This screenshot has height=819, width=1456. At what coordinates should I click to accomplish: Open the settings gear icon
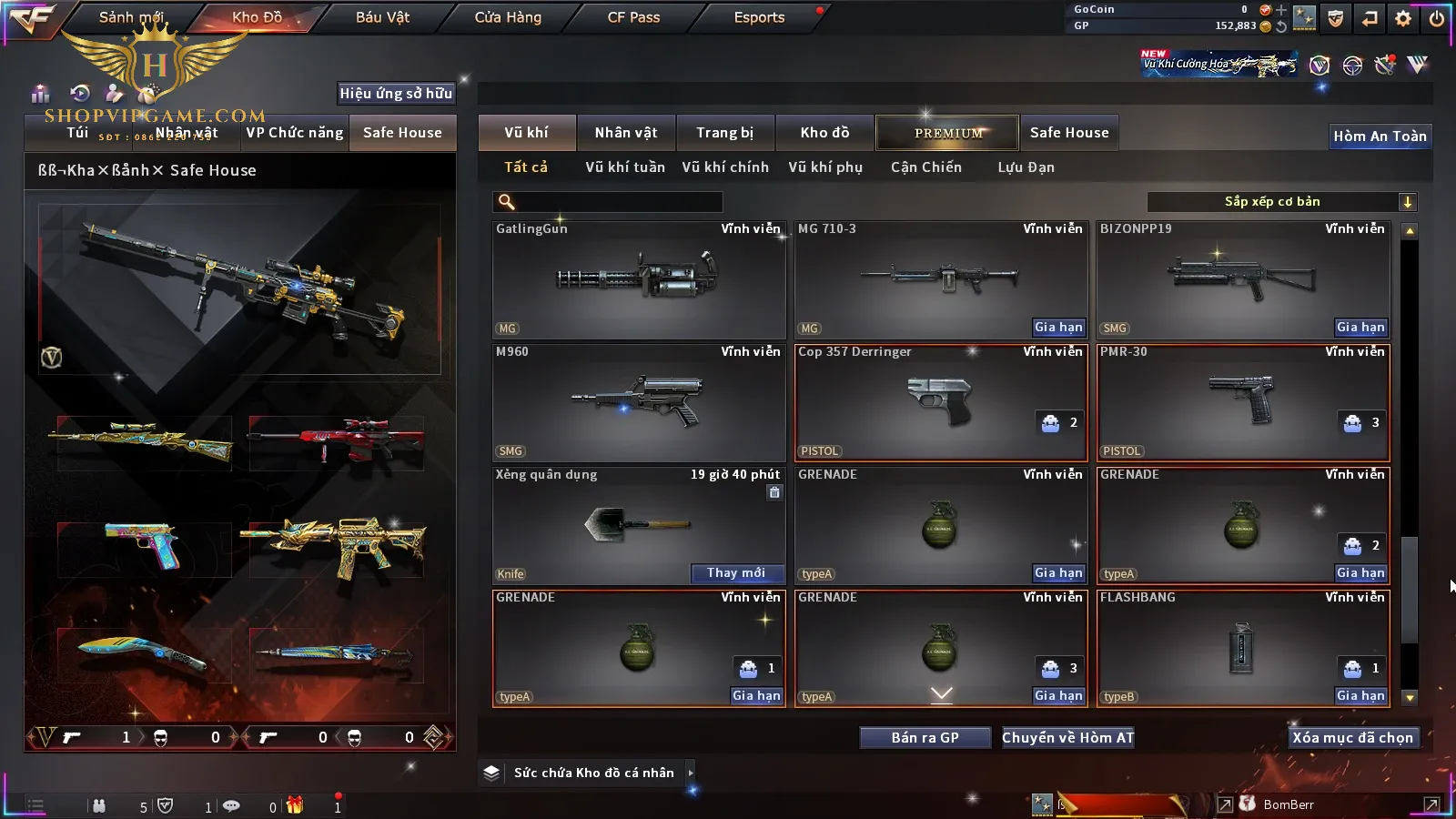click(x=1403, y=18)
